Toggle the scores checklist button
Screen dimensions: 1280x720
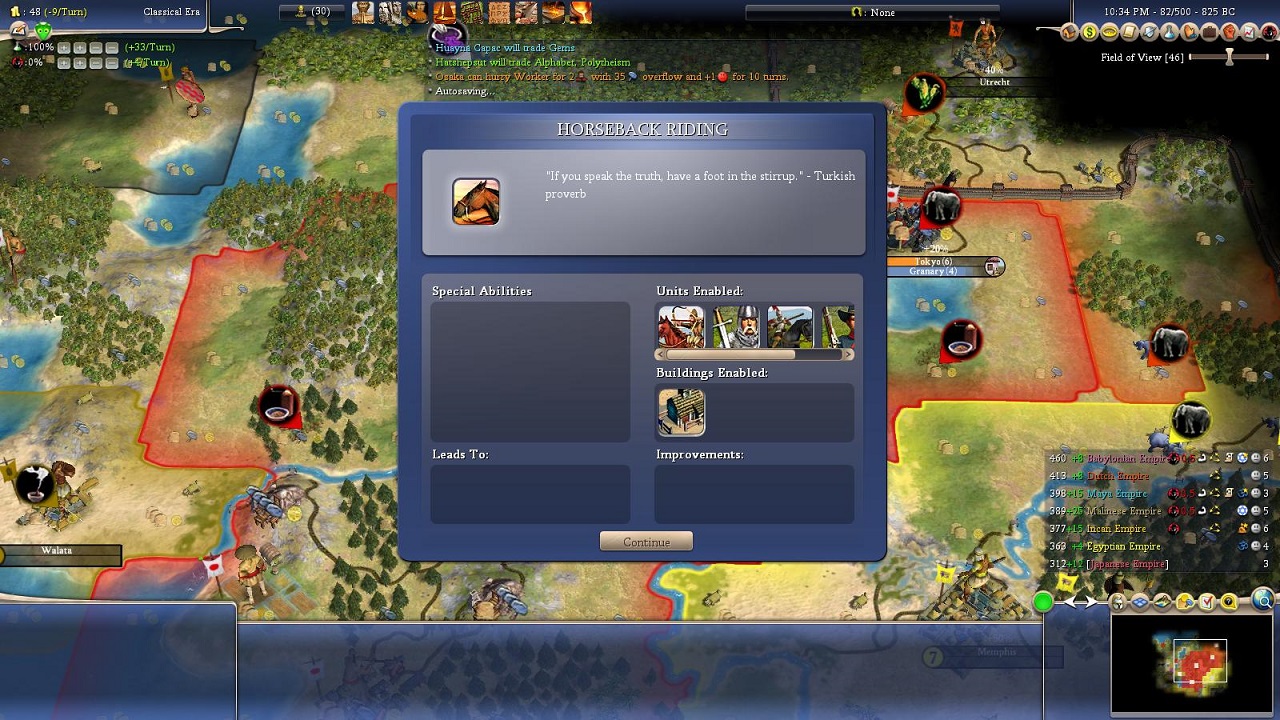pyautogui.click(x=1207, y=602)
